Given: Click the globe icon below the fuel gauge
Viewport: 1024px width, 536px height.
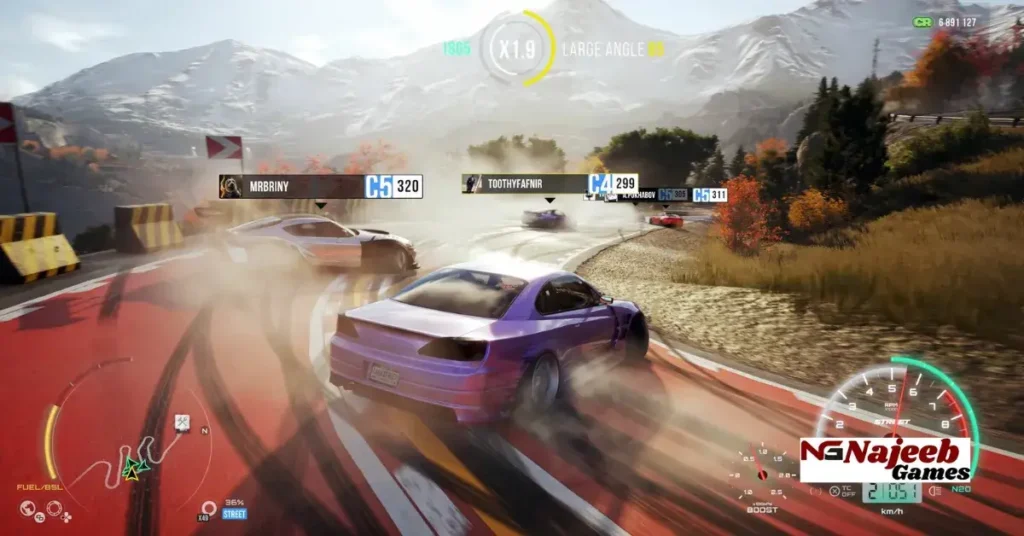Looking at the screenshot, I should coord(28,507).
